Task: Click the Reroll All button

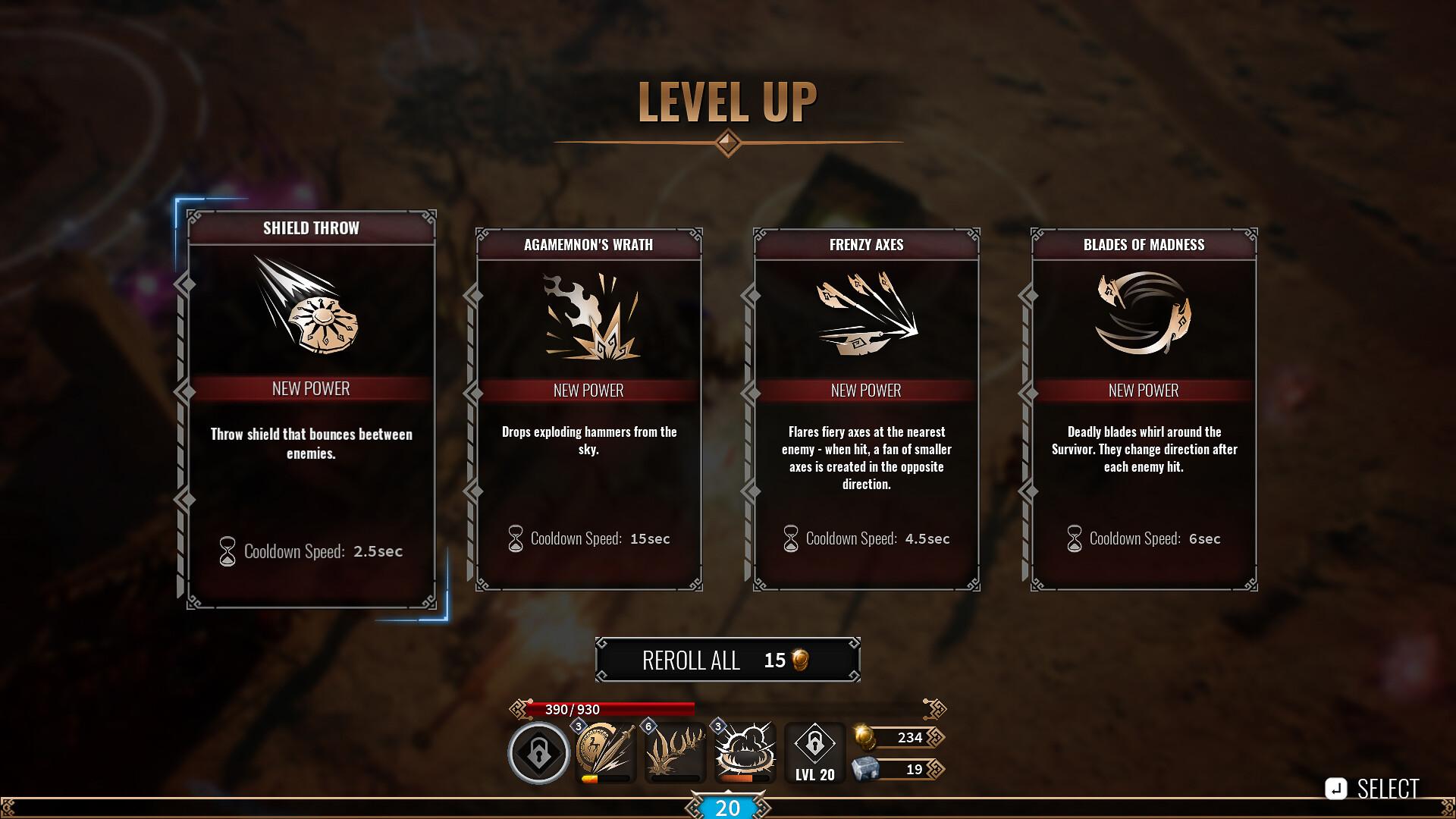Action: pos(727,660)
